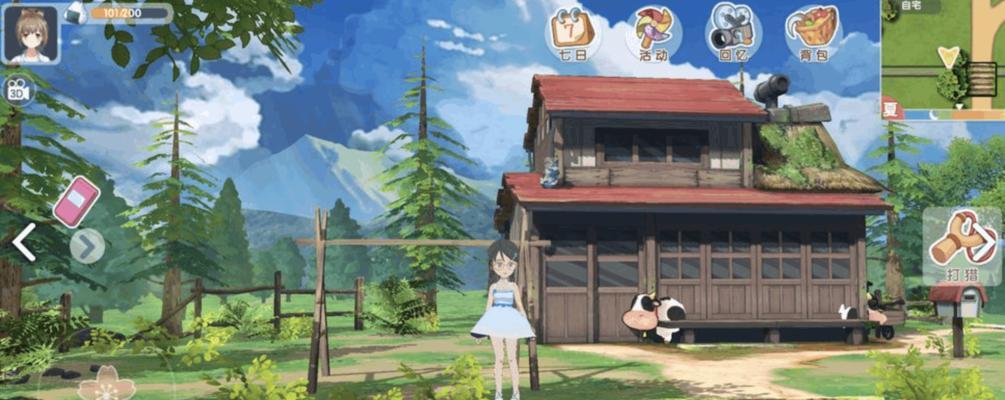The width and height of the screenshot is (1005, 400).
Task: Tap the grey right-arrow circle button
Action: (87, 246)
